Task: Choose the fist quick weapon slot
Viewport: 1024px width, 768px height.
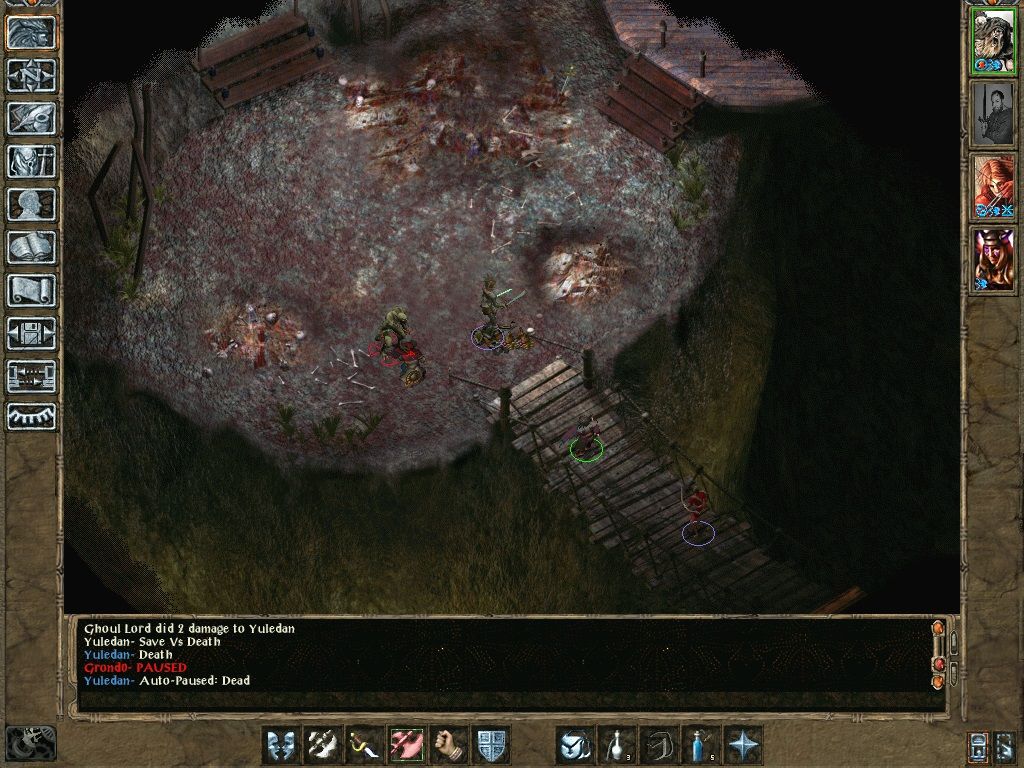Action: [x=449, y=745]
